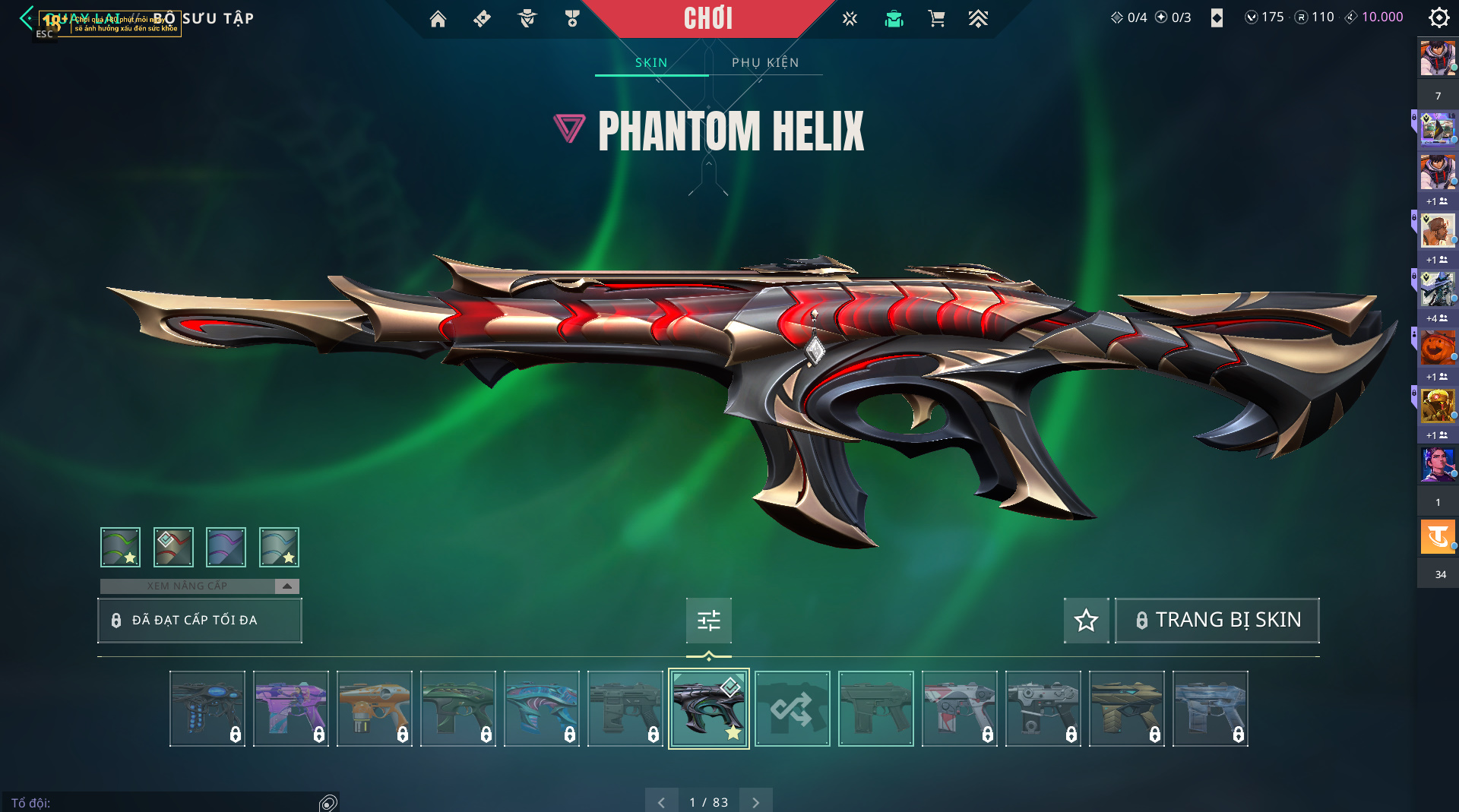Image resolution: width=1459 pixels, height=812 pixels.
Task: Select the red diamond variant swatch
Action: pos(173,547)
